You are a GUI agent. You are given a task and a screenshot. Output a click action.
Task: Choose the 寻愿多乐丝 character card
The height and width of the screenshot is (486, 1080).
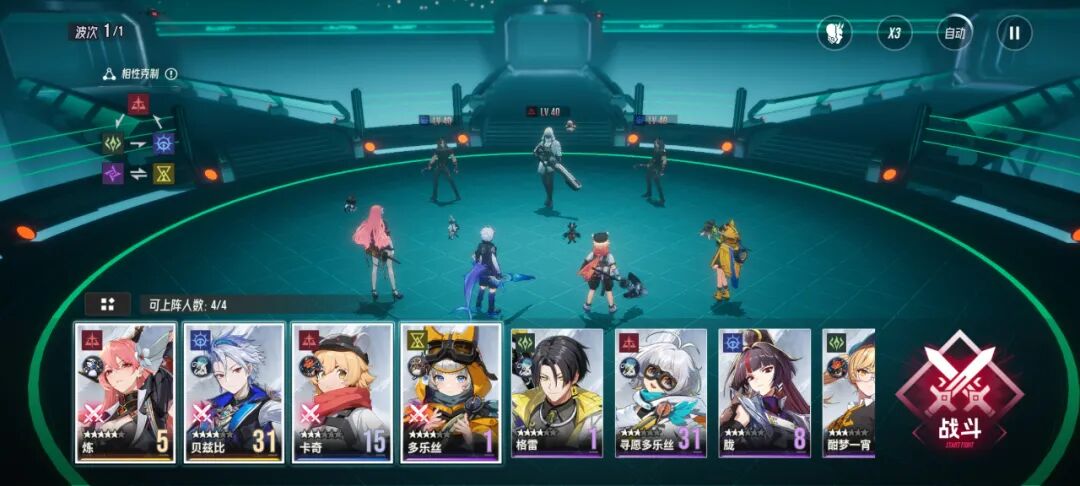(x=661, y=392)
